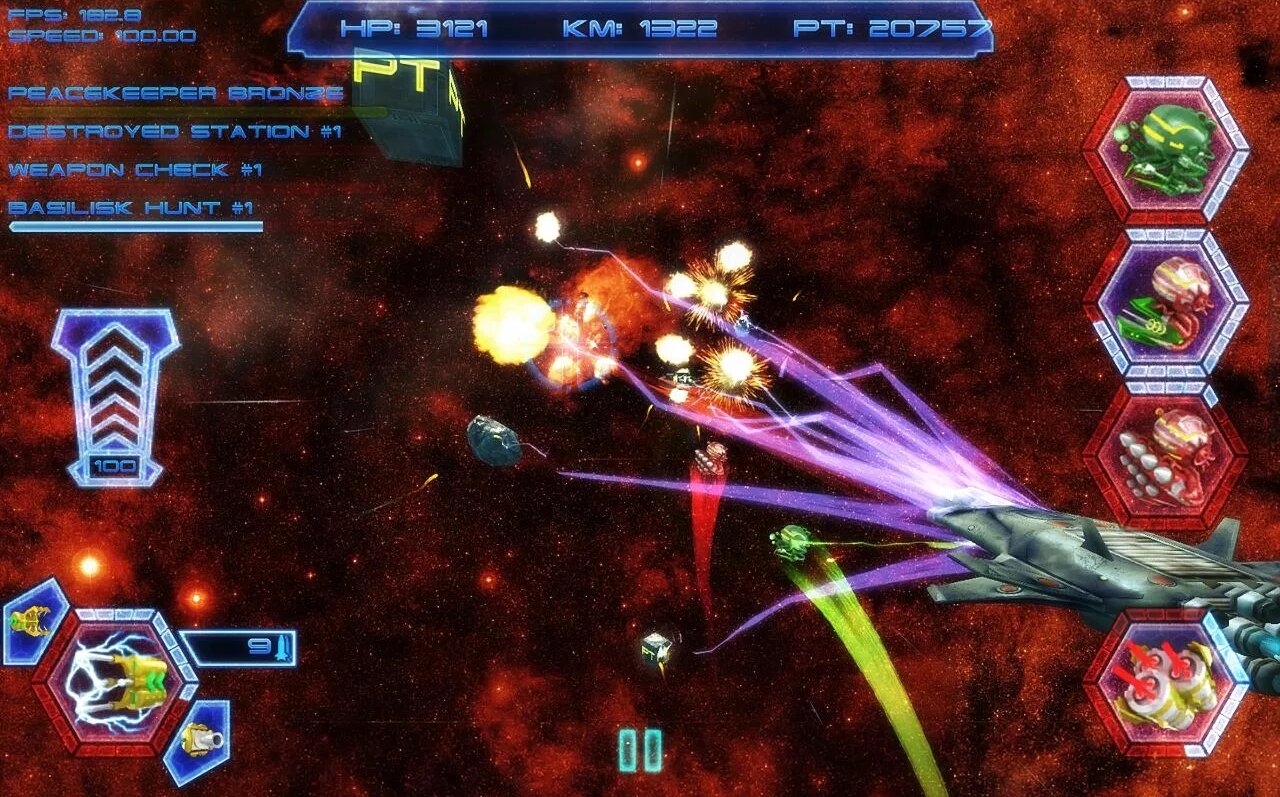This screenshot has width=1280, height=797.
Task: Select the red drone with green missile
Action: (1165, 303)
